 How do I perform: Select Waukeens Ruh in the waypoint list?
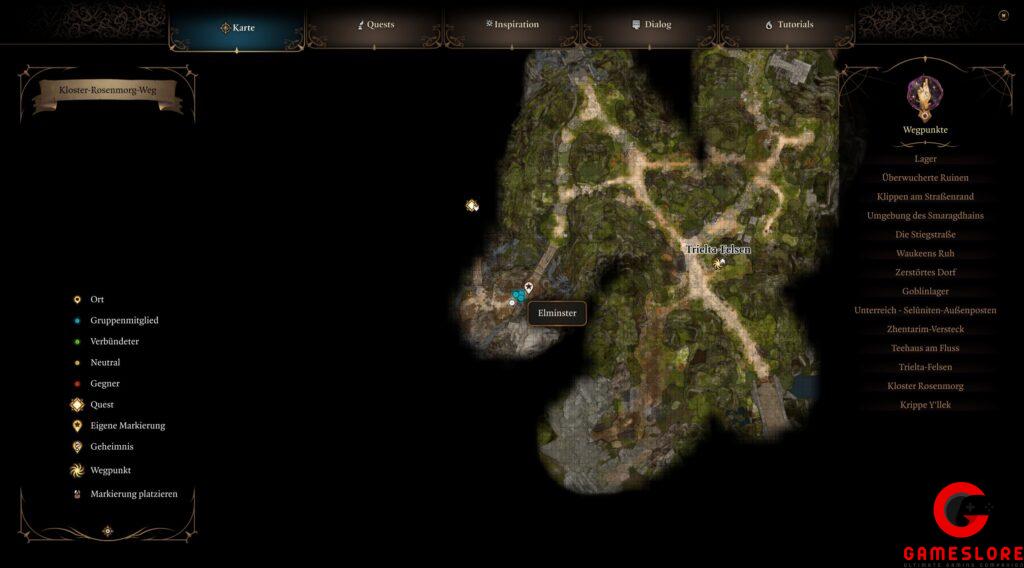pos(925,254)
